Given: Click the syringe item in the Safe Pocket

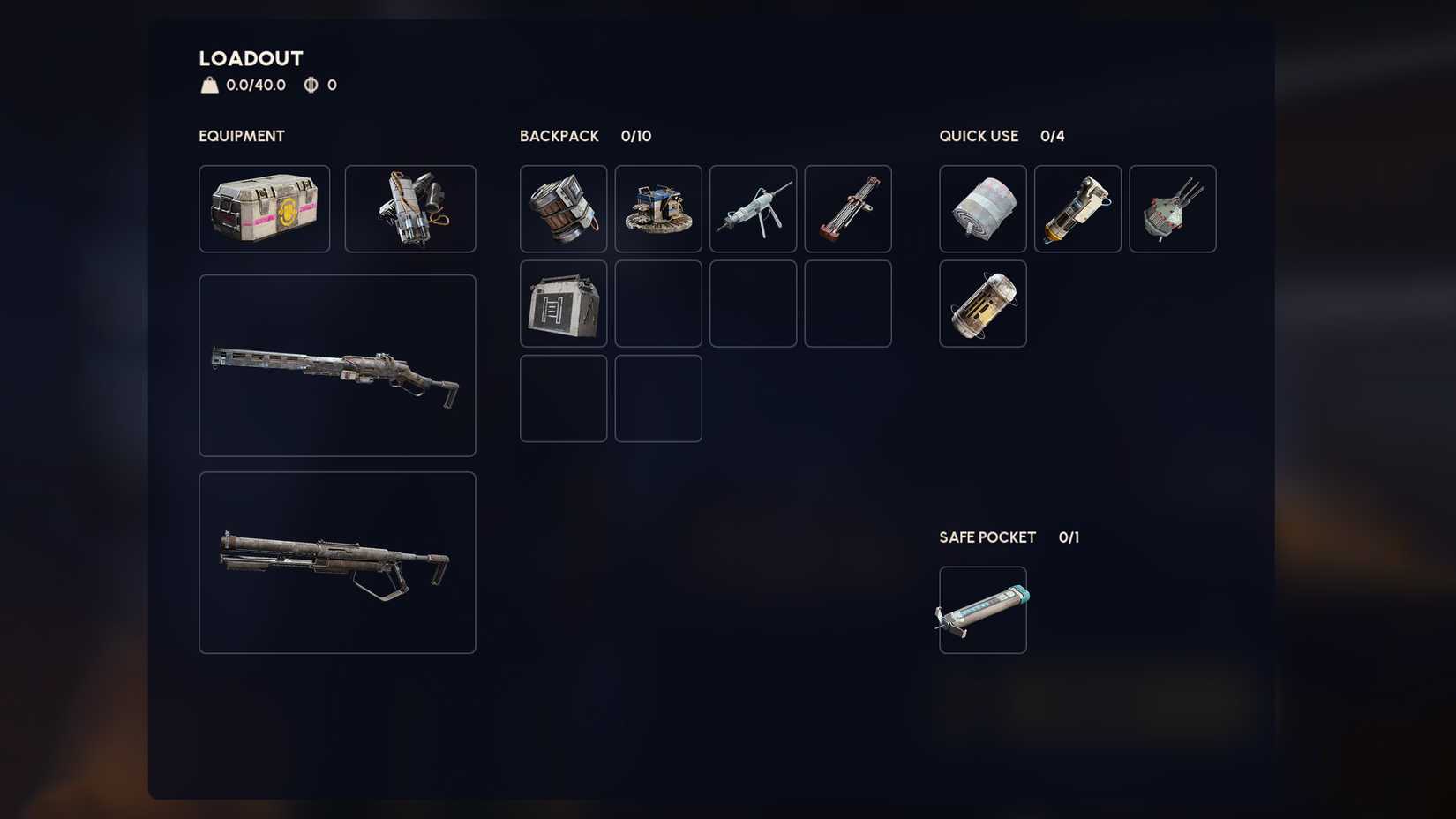Looking at the screenshot, I should coord(982,608).
